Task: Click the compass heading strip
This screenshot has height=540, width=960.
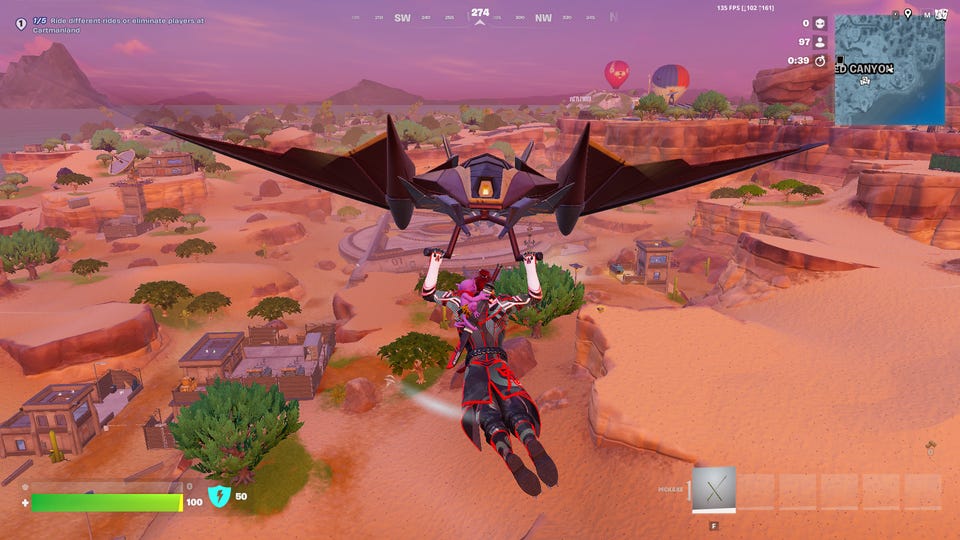Action: [x=480, y=17]
